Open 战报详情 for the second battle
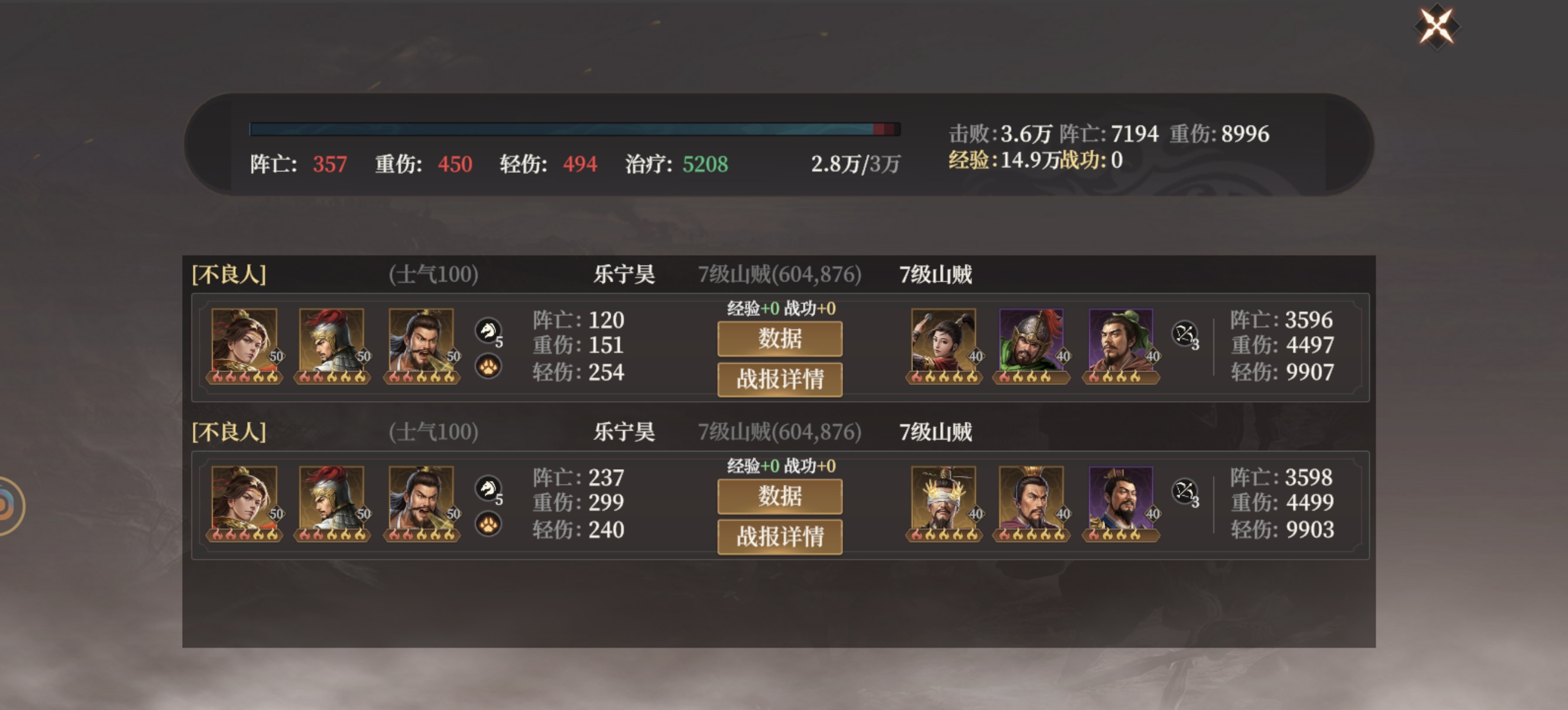Screen dimensions: 1568x710 [x=780, y=538]
